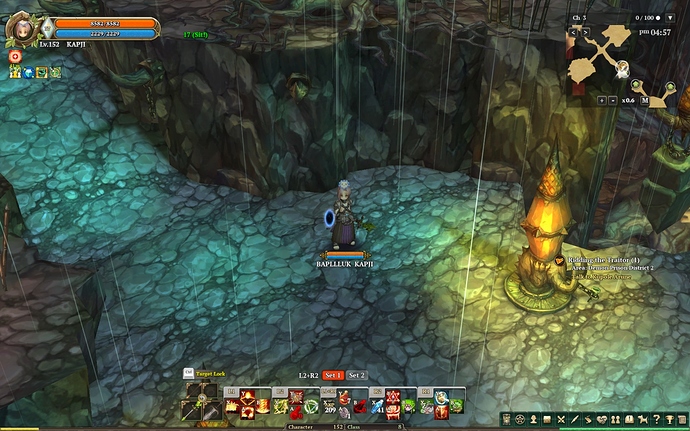Use the hotbar item with count 209
690x431 pixels.
(x=329, y=406)
